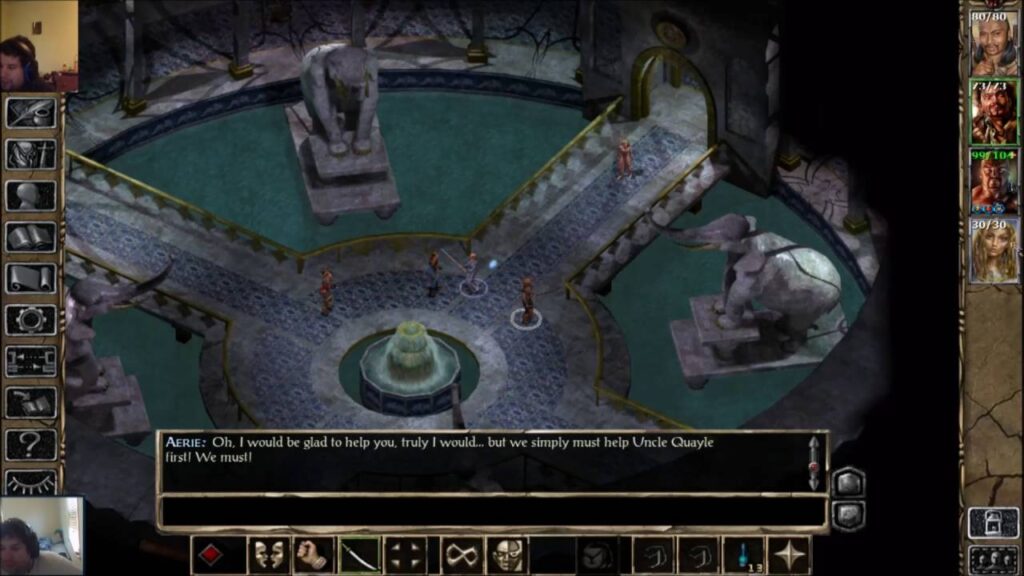1024x576 pixels.
Task: Click the question mark help button
Action: [x=31, y=444]
